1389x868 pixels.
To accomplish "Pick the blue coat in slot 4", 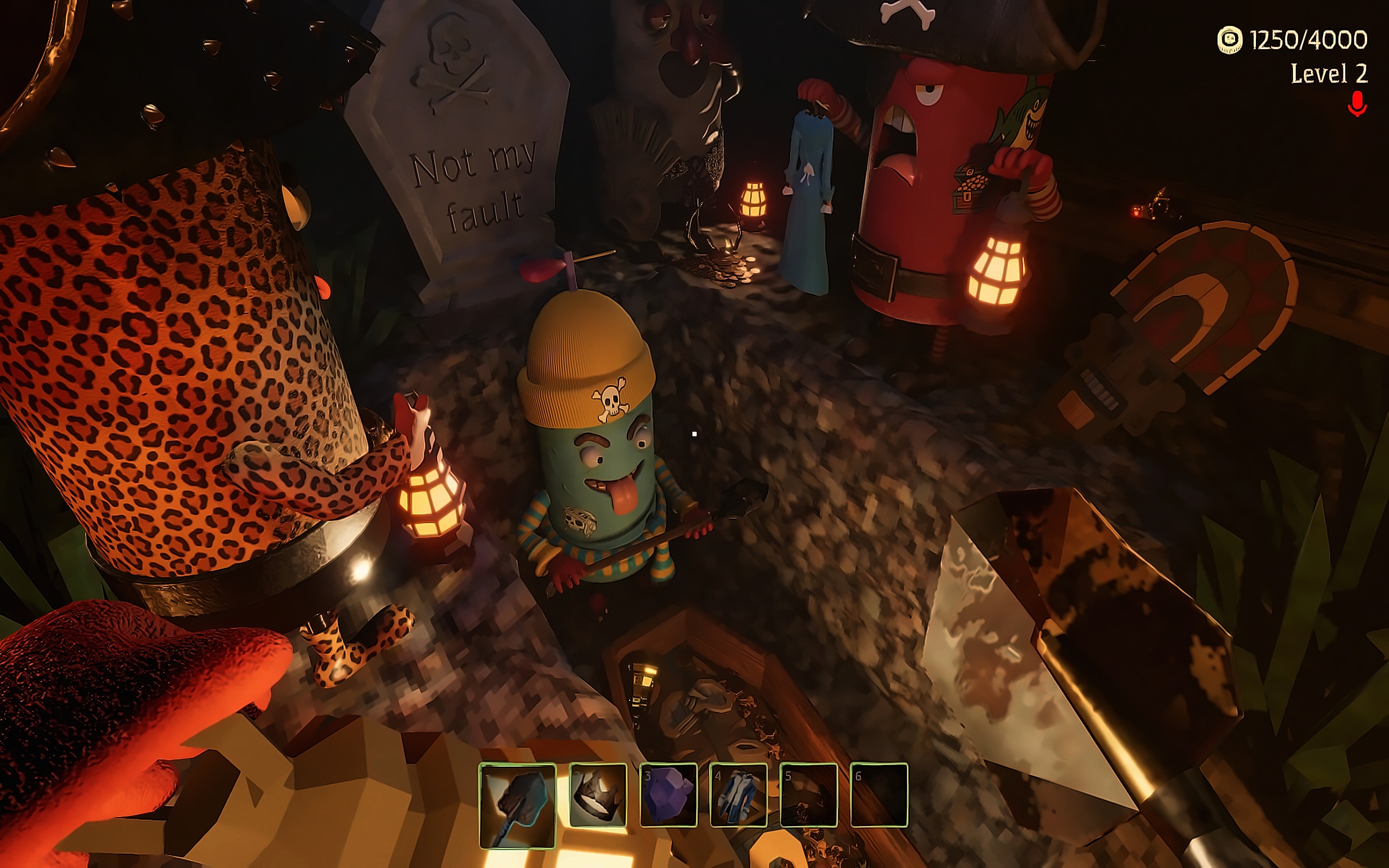I will [738, 795].
